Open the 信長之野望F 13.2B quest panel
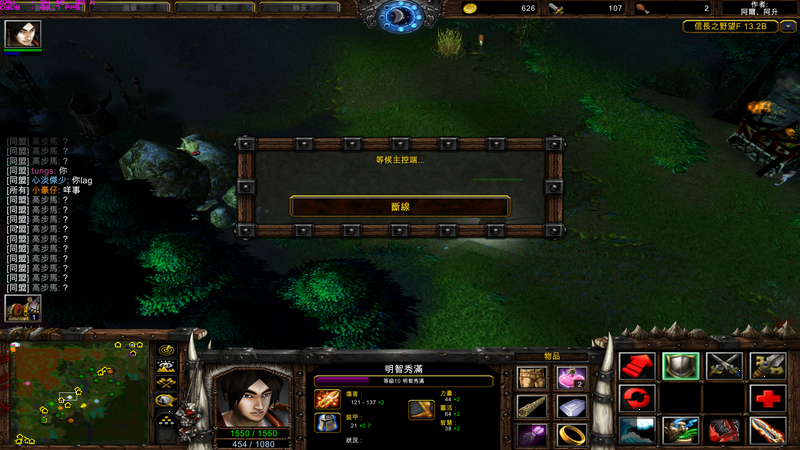The height and width of the screenshot is (450, 800). click(729, 27)
